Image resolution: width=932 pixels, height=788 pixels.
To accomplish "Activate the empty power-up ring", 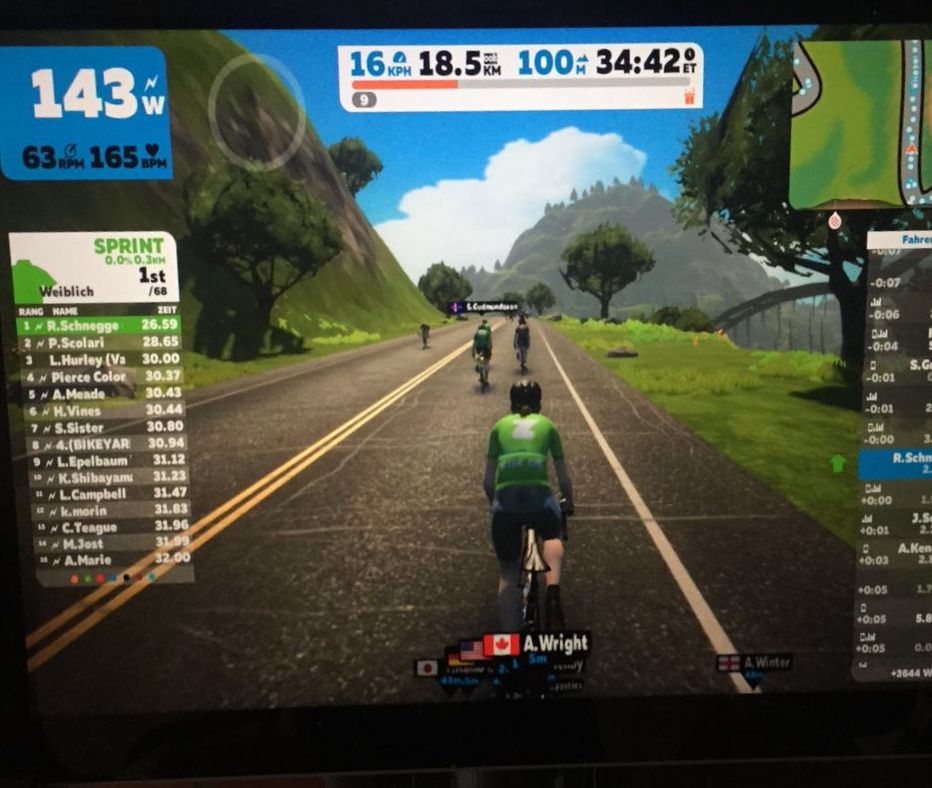I will coord(256,111).
